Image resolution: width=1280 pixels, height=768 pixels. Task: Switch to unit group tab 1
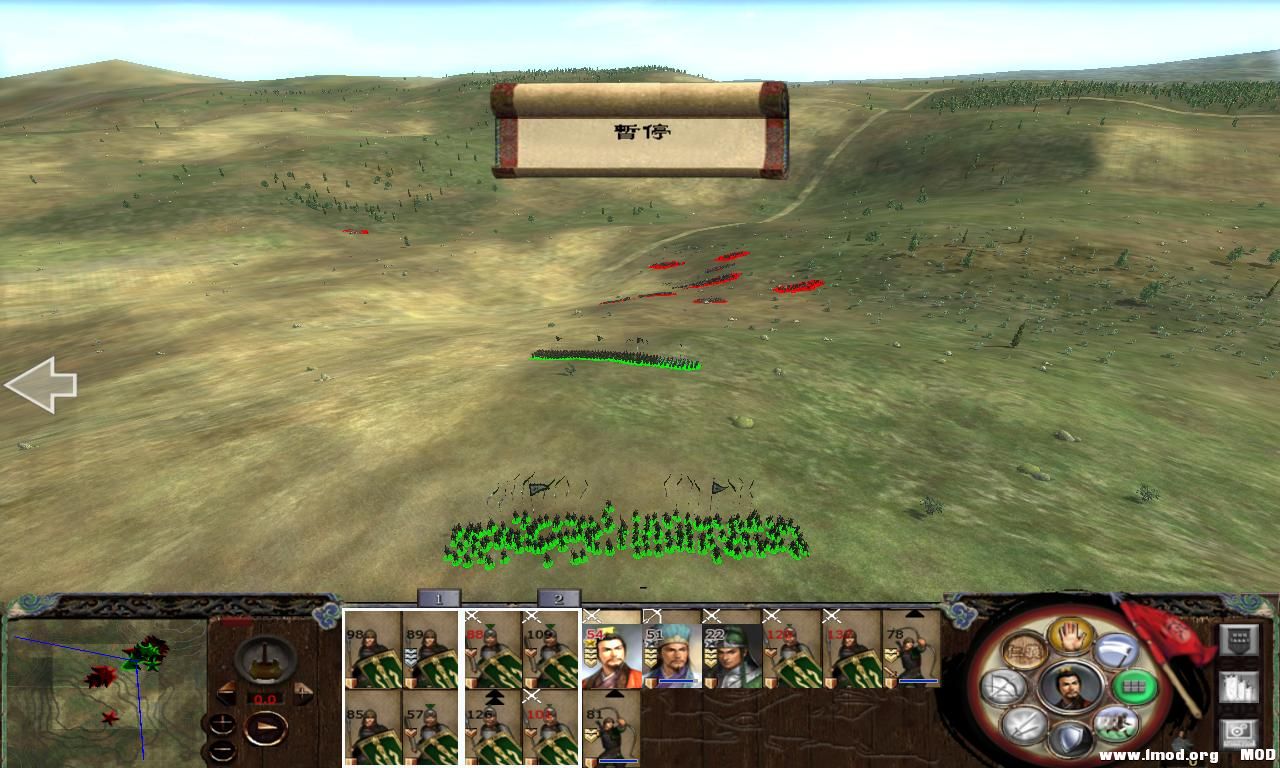[437, 598]
